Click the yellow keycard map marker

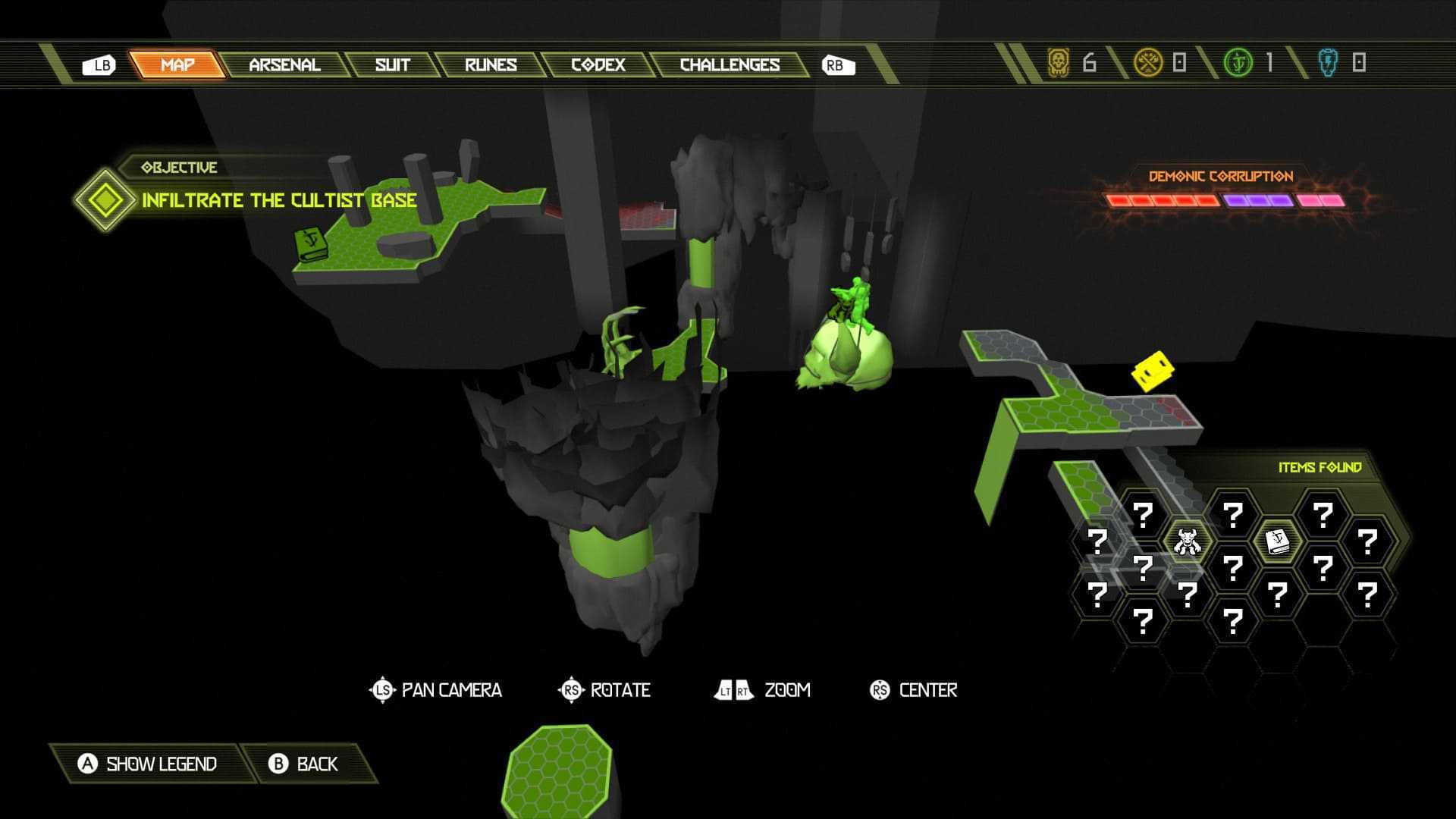[1153, 371]
